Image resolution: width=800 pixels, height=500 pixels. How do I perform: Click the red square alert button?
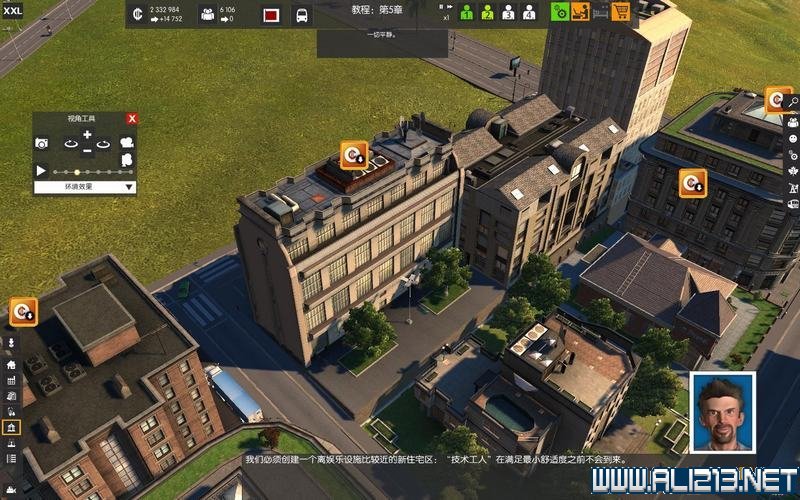click(271, 15)
